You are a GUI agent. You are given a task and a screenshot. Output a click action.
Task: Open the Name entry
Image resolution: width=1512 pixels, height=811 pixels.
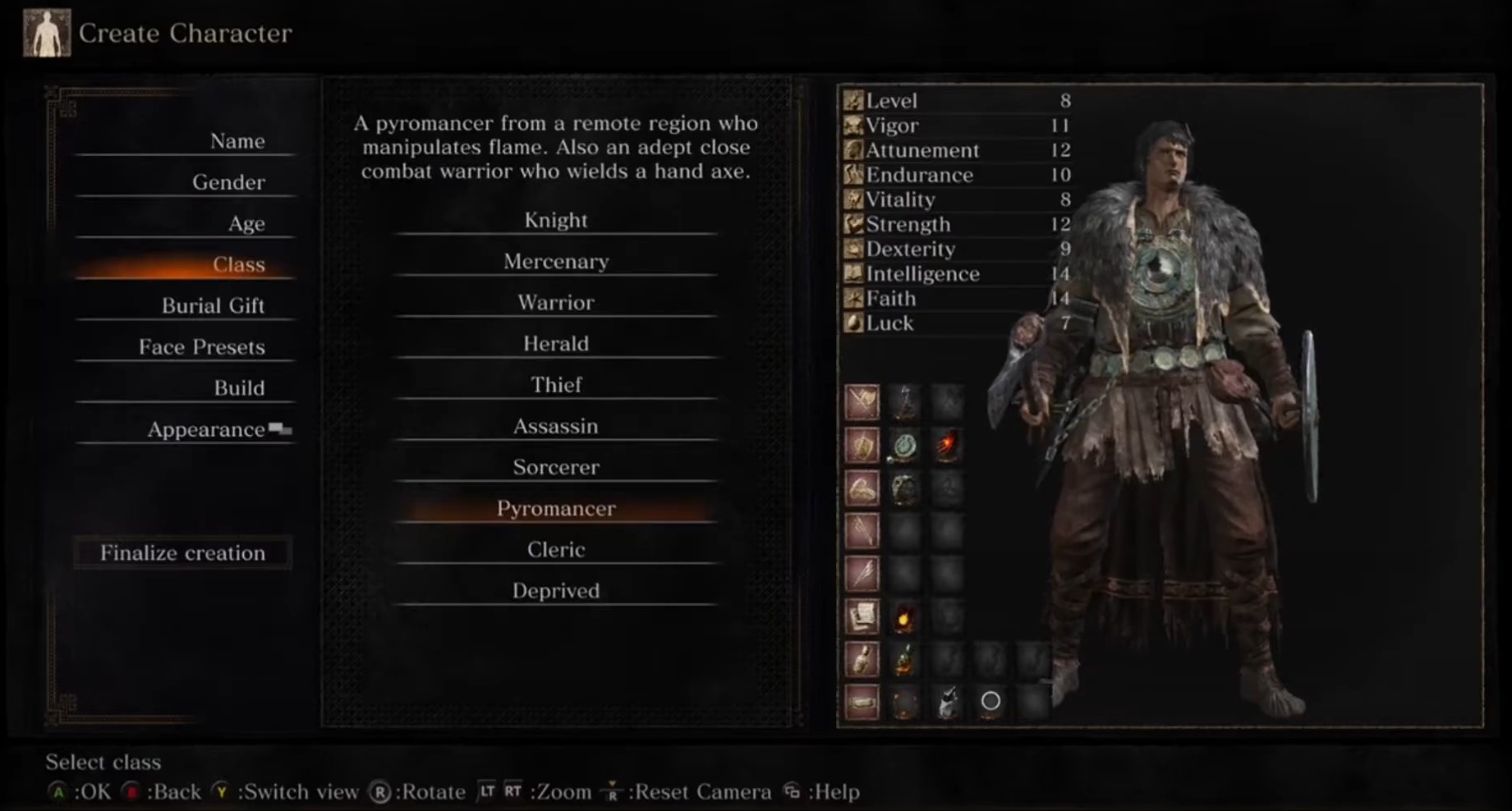click(x=237, y=141)
